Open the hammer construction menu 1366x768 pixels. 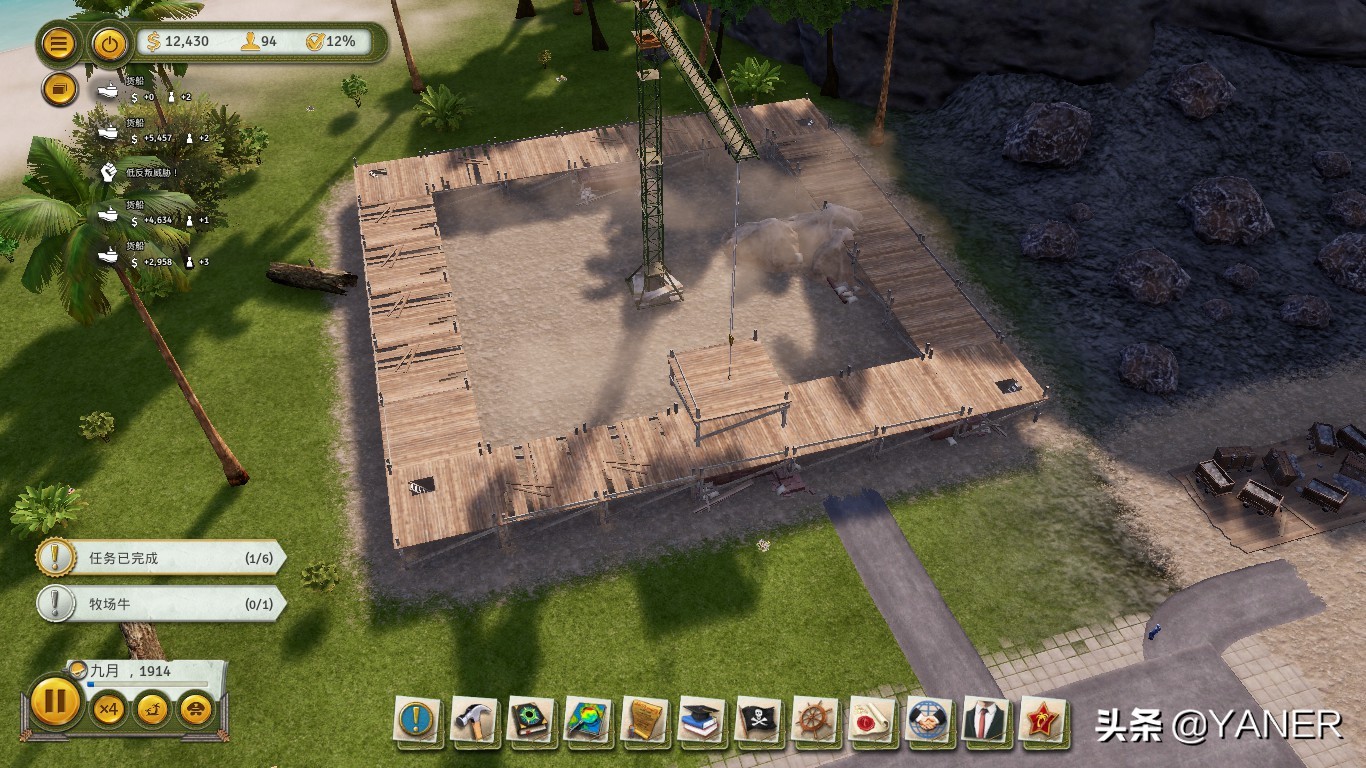(474, 720)
